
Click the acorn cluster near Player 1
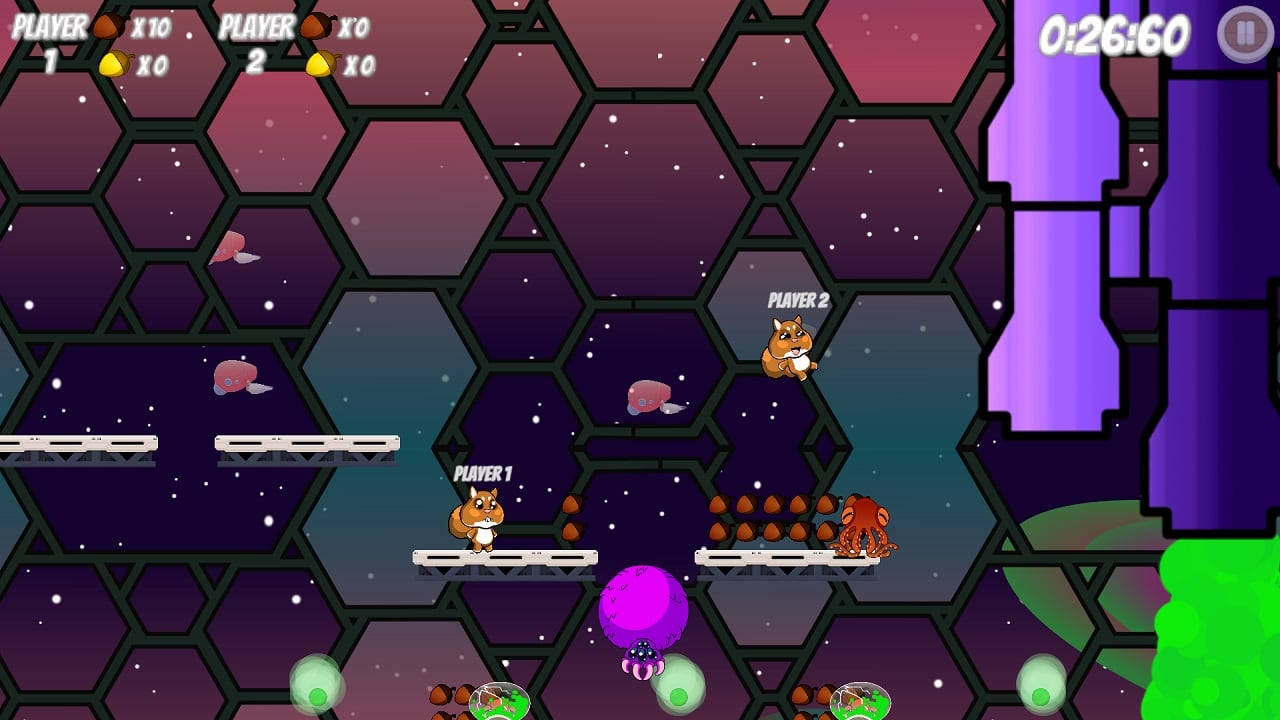tap(572, 513)
